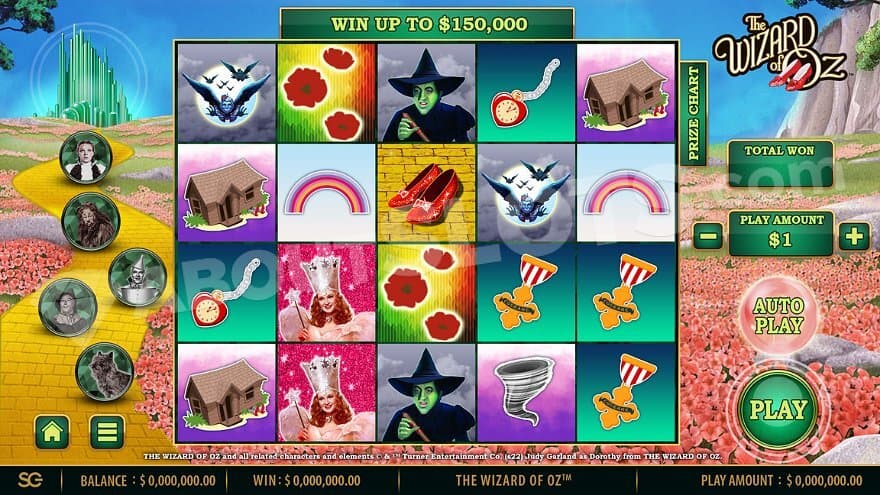Start a round with the green PLAY button
Screen dimensions: 880x495
point(778,409)
